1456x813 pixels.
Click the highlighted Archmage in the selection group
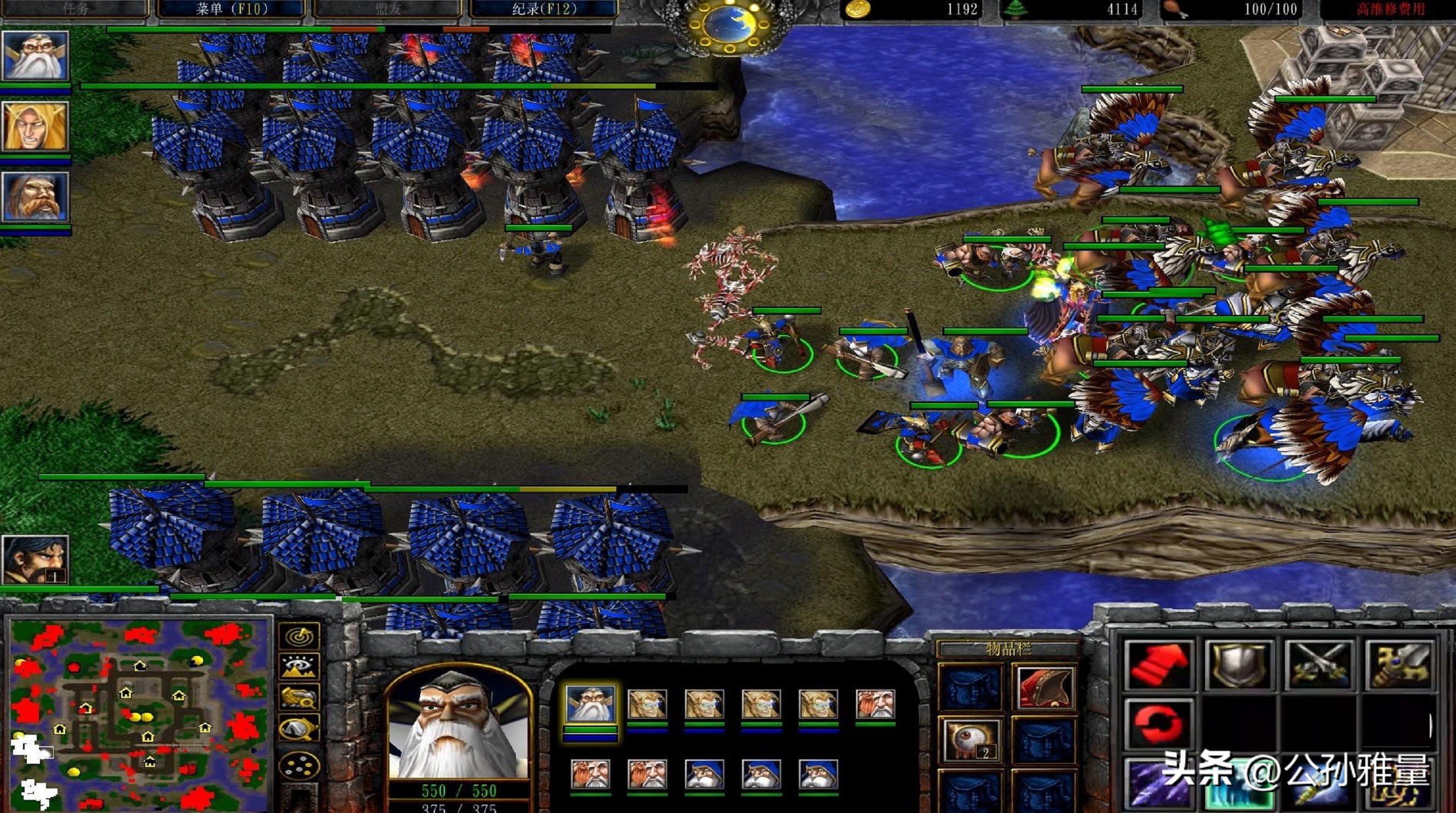click(x=590, y=704)
